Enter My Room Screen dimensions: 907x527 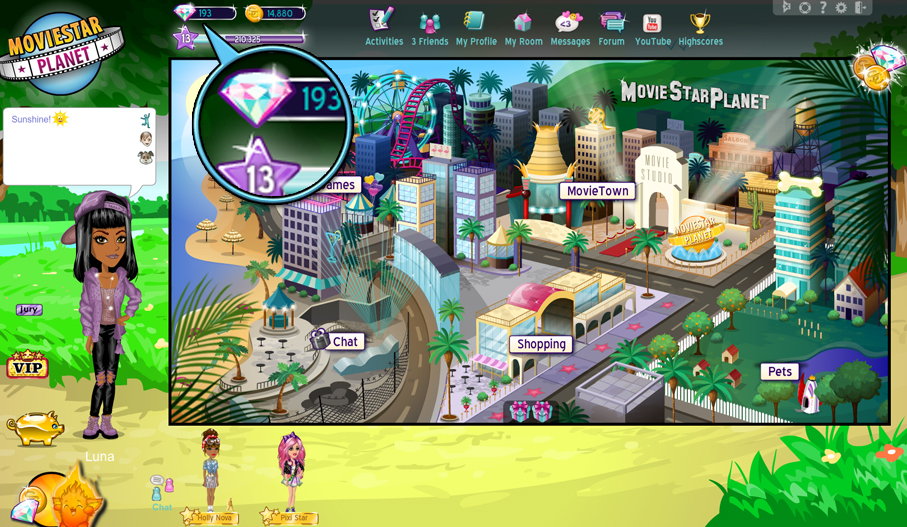point(523,28)
